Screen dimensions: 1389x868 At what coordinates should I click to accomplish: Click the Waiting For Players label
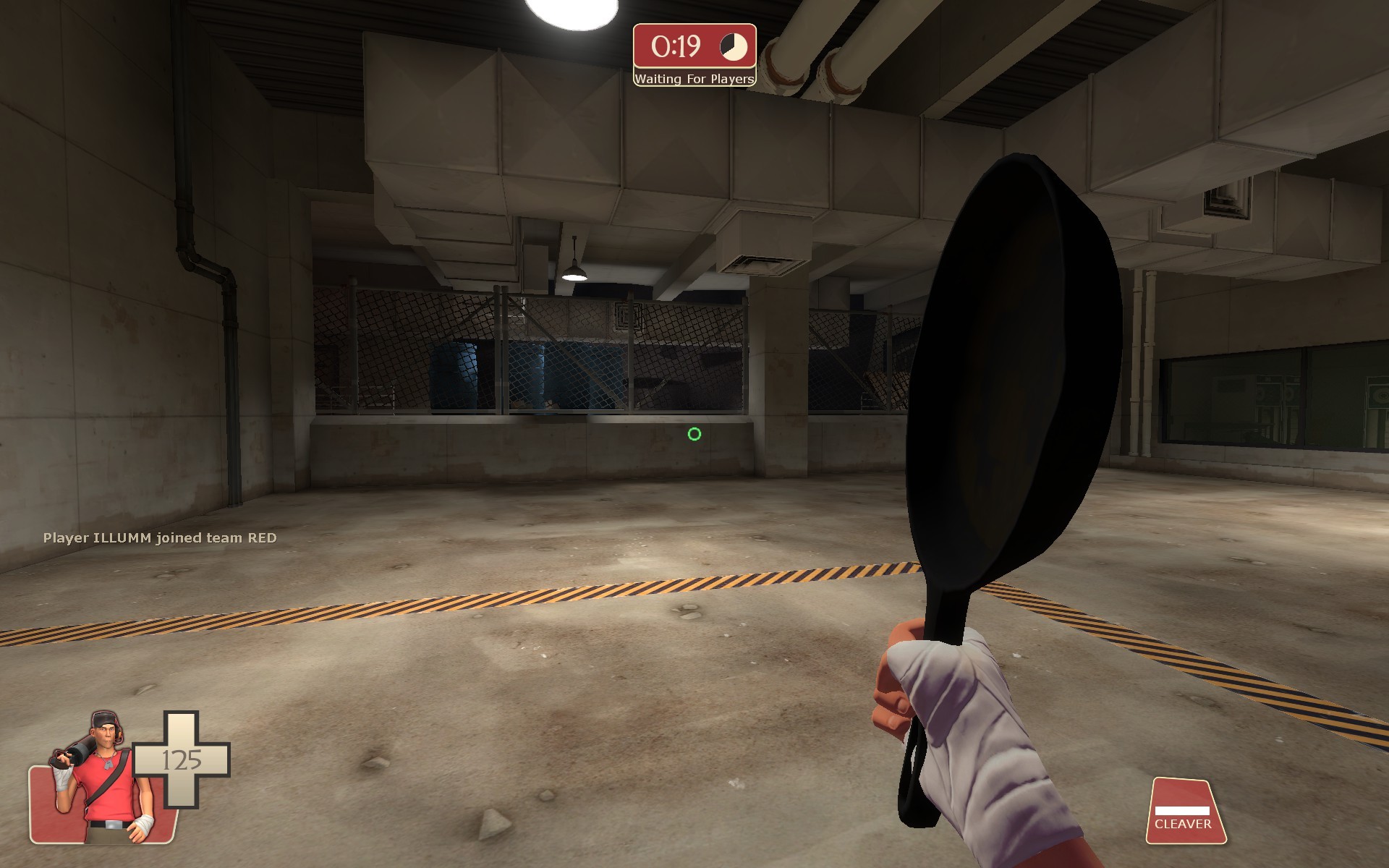pyautogui.click(x=693, y=80)
